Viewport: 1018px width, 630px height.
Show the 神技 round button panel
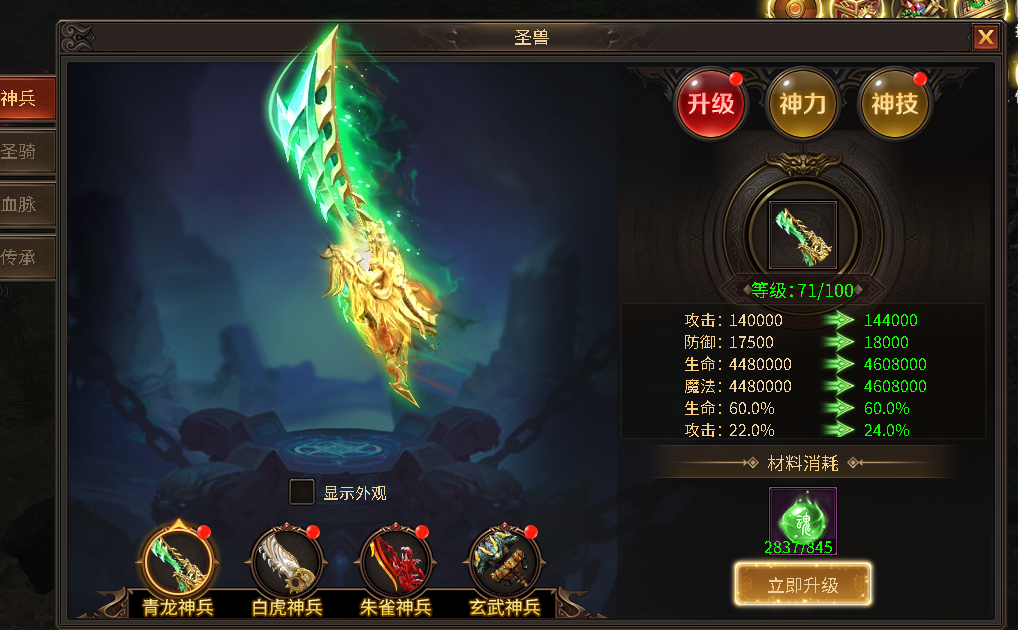(894, 104)
